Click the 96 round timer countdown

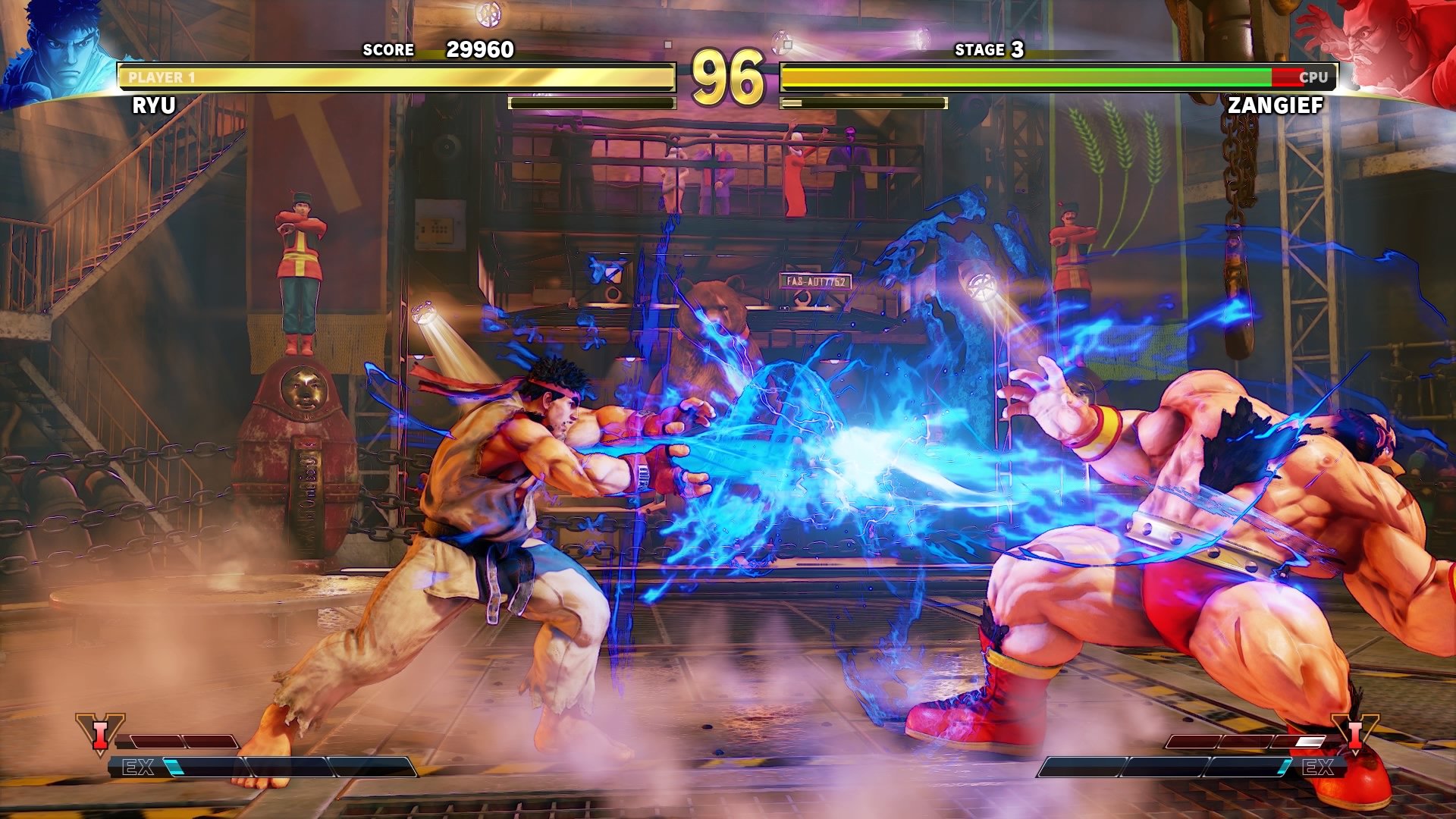coord(730,76)
